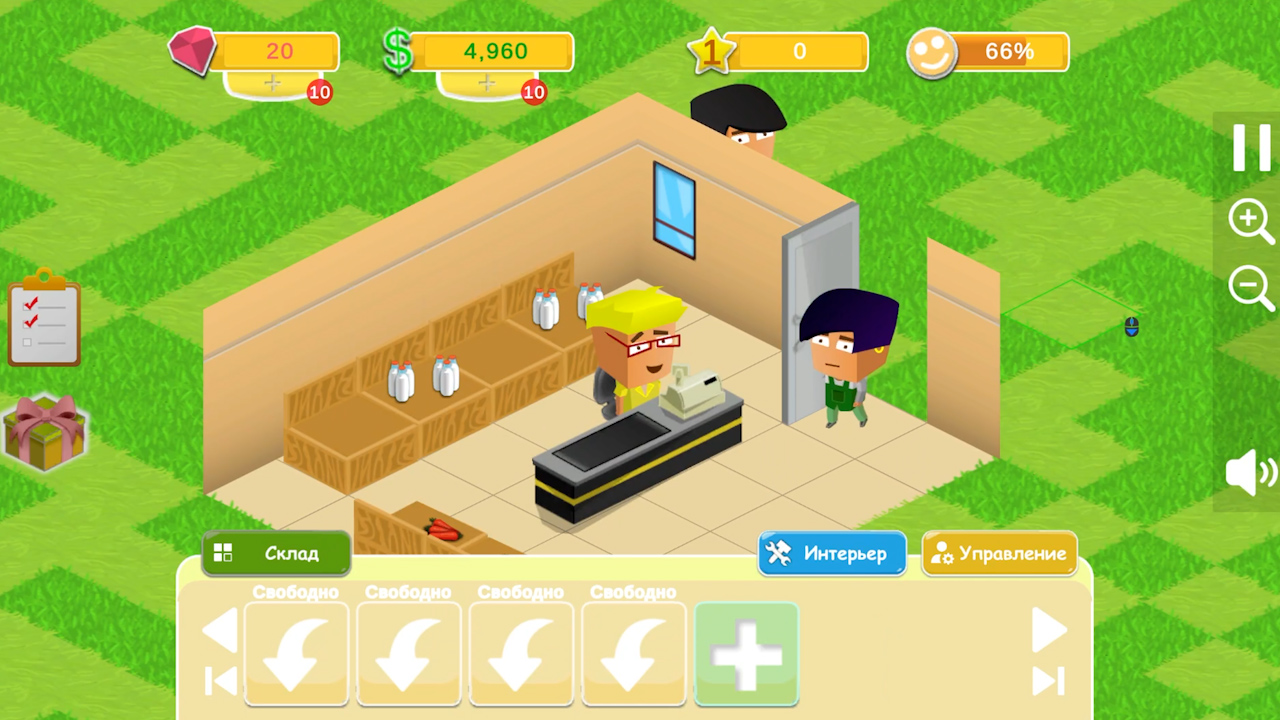Viewport: 1280px width, 720px height.
Task: Select the Склад tab
Action: [x=275, y=553]
